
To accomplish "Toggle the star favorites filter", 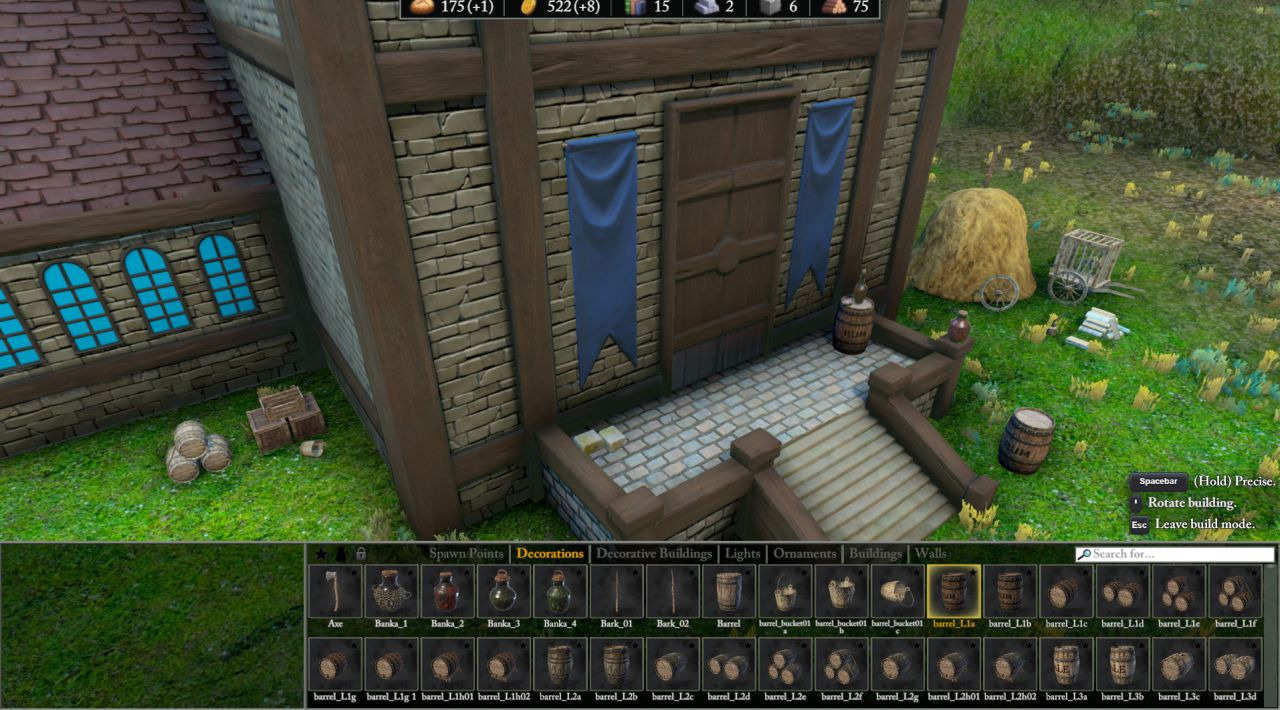I will pos(321,554).
